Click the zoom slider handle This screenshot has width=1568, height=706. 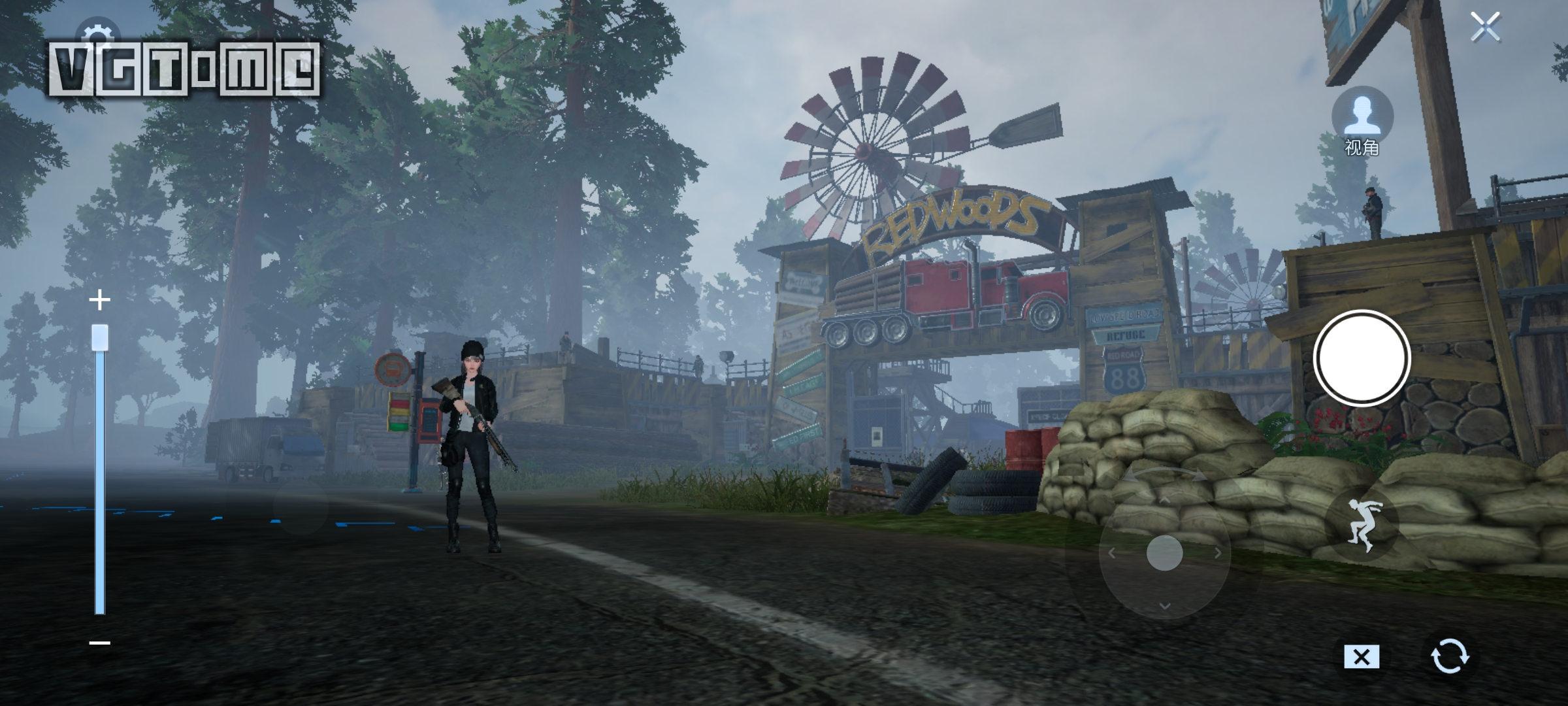tap(100, 338)
